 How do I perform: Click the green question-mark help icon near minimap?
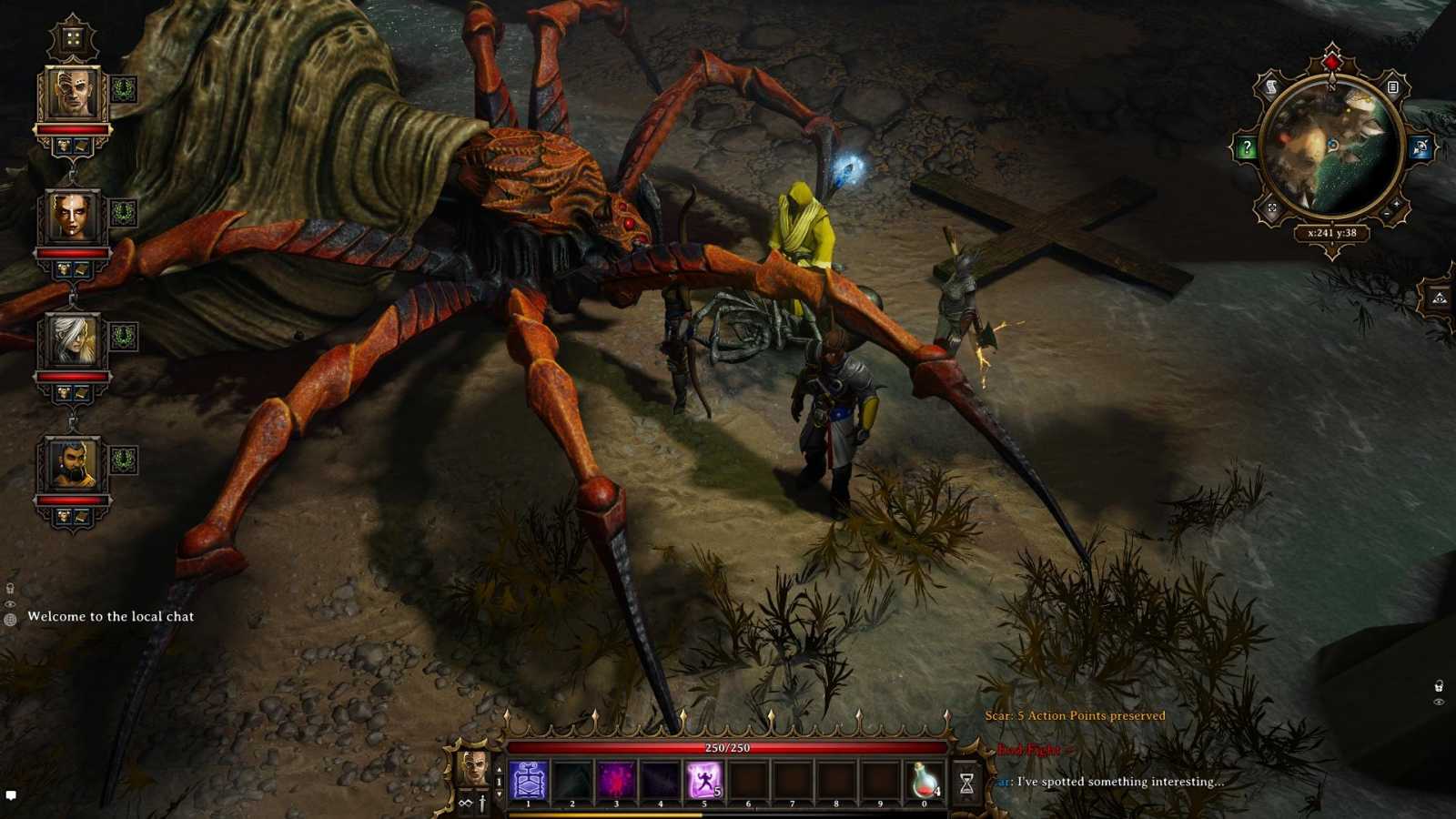click(1247, 146)
